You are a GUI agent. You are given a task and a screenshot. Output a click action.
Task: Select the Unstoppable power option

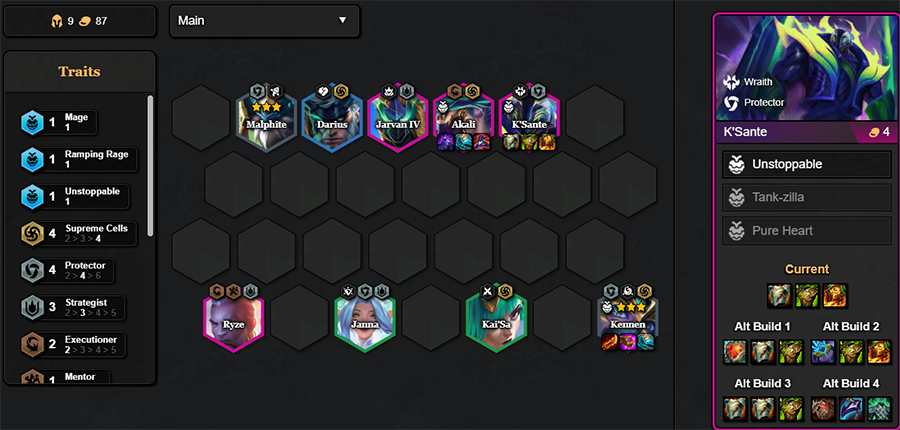click(x=805, y=164)
